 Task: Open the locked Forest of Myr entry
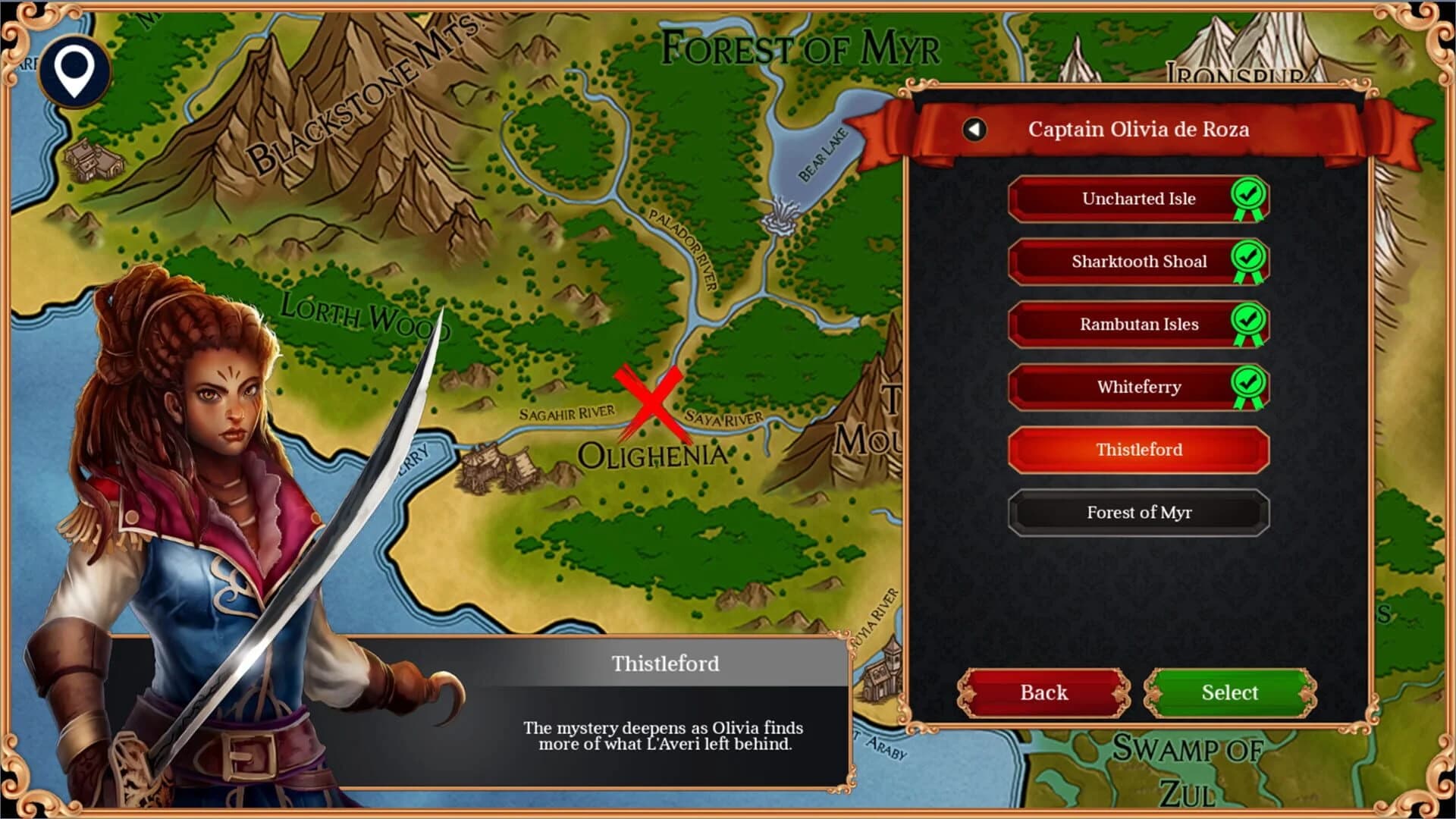point(1137,513)
